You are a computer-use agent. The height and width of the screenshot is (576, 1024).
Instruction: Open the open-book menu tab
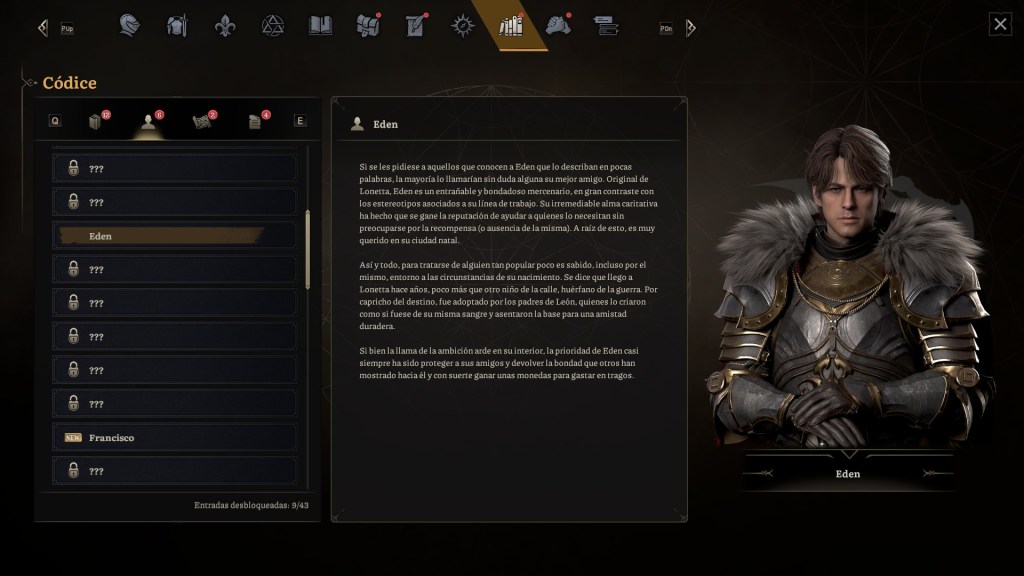coord(320,25)
